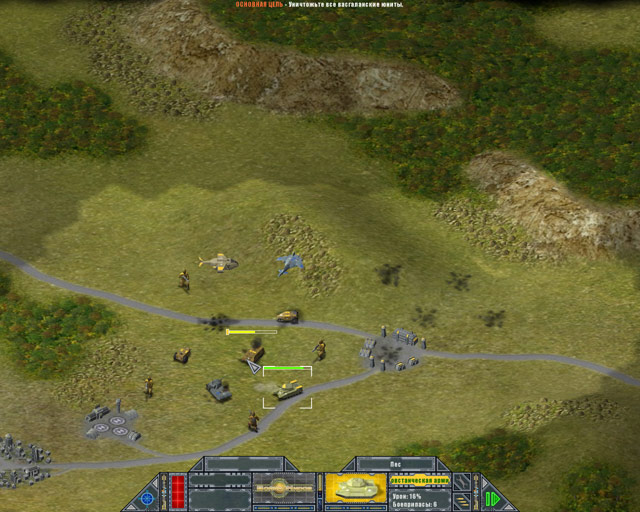The width and height of the screenshot is (640, 512).
Task: Click the blue round compass icon
Action: (149, 495)
